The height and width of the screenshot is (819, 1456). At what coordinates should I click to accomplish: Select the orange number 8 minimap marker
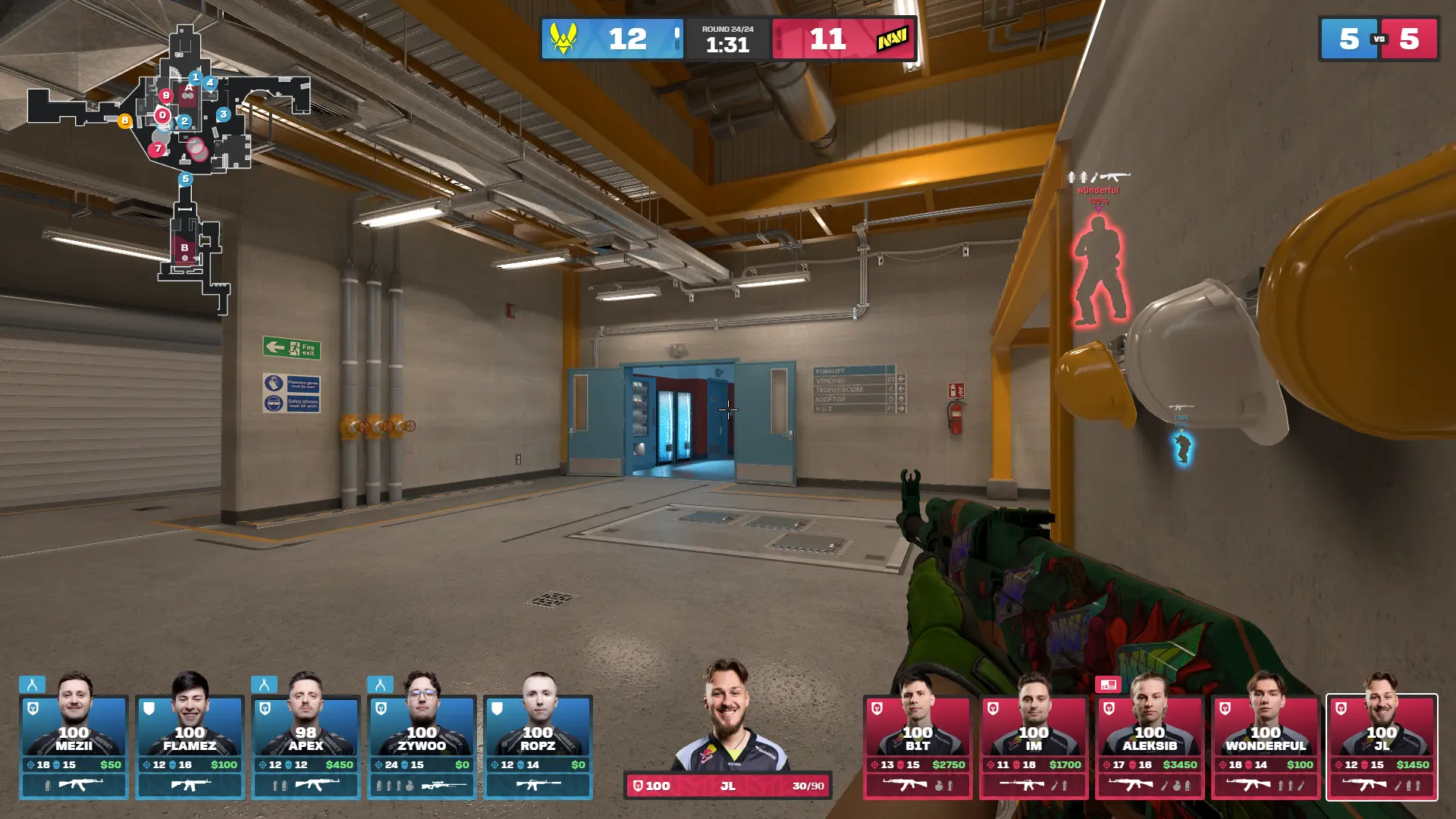[125, 121]
